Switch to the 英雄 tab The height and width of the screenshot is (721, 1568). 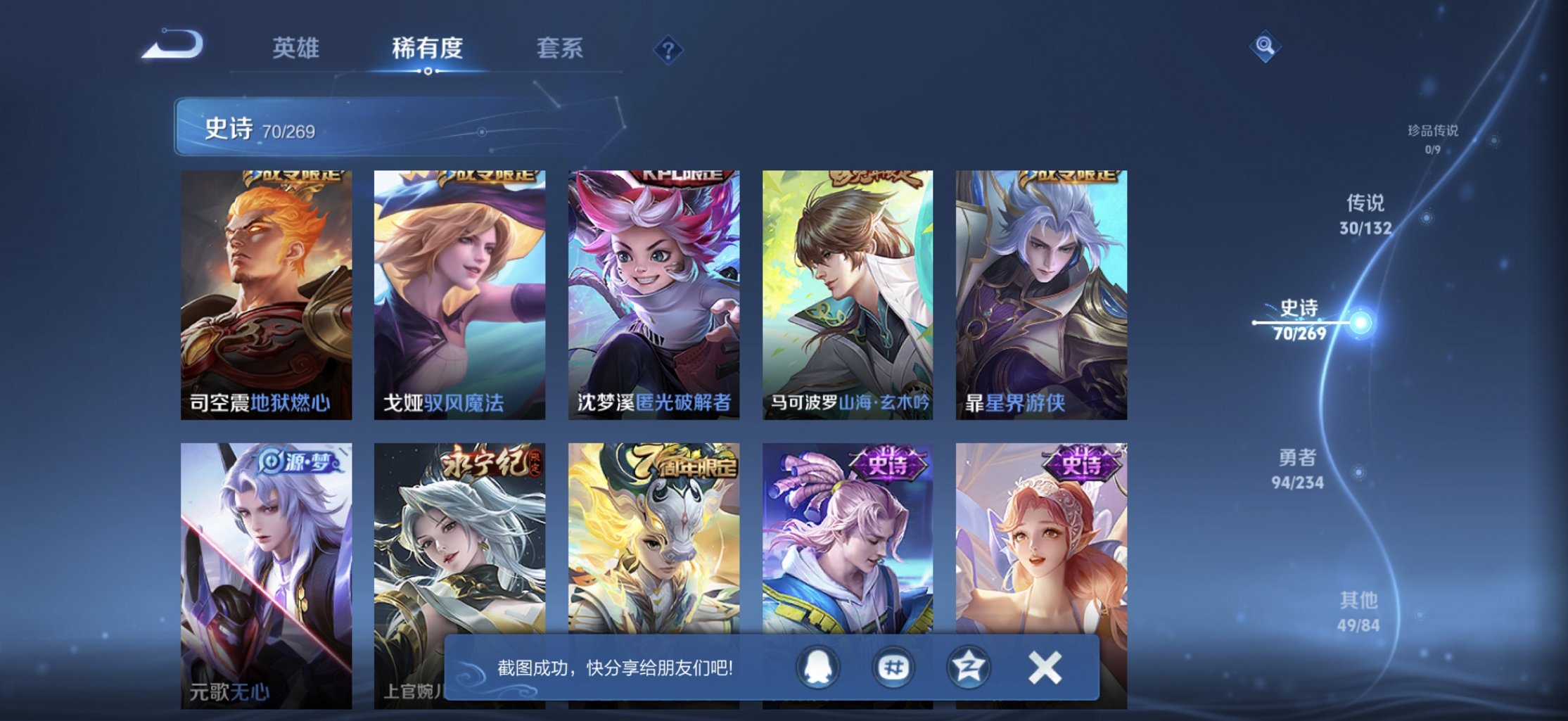pyautogui.click(x=296, y=48)
